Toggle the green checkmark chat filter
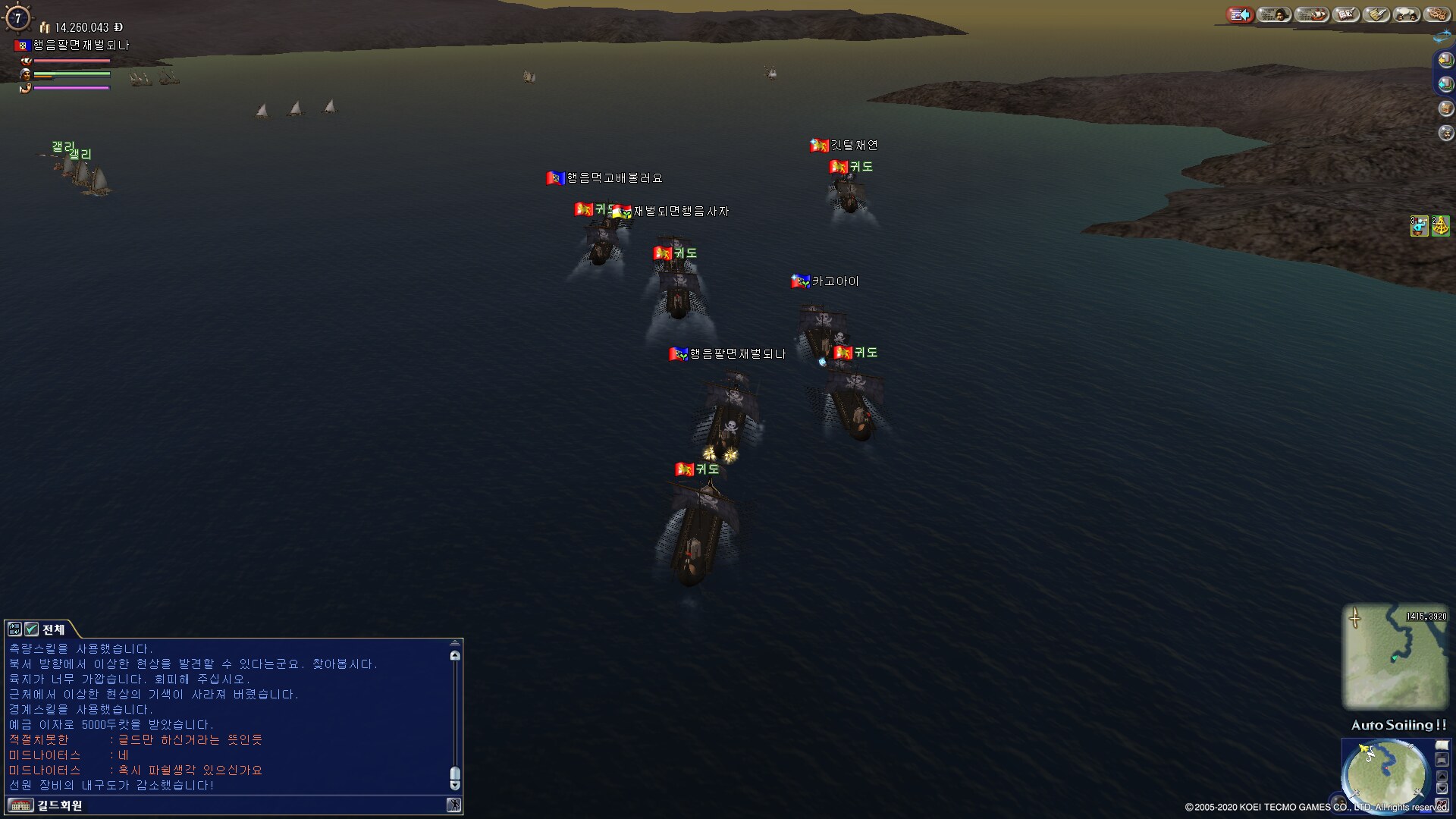 (x=32, y=629)
